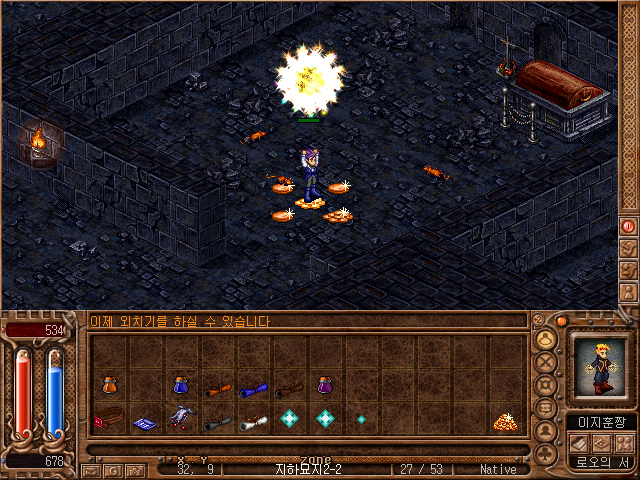Select the leather belt item

(x=107, y=419)
